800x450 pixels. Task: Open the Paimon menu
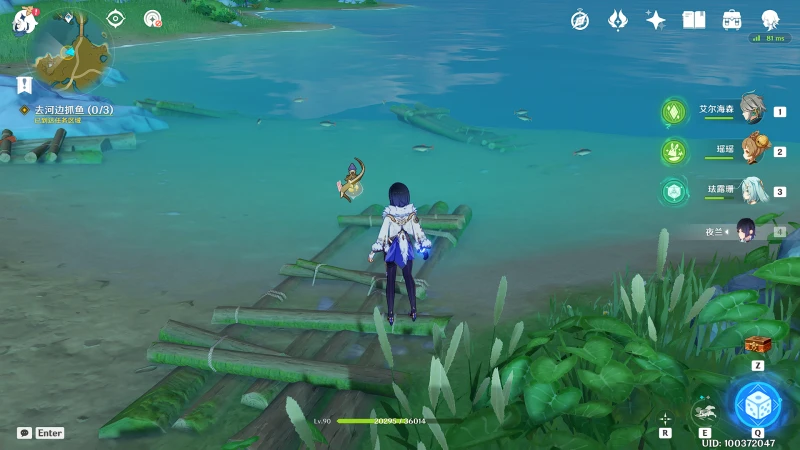click(x=24, y=19)
